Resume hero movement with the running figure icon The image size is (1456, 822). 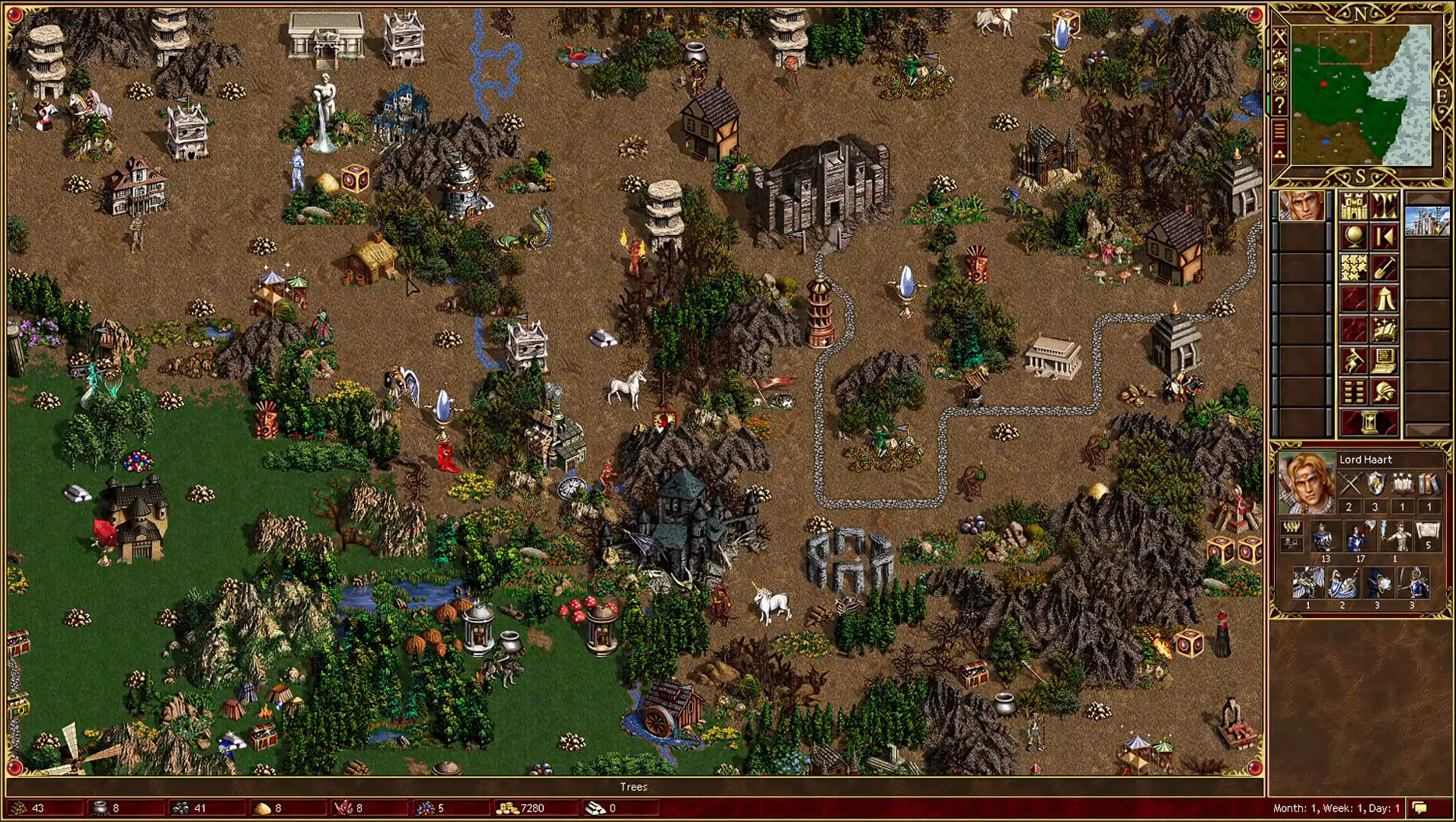click(x=1354, y=358)
